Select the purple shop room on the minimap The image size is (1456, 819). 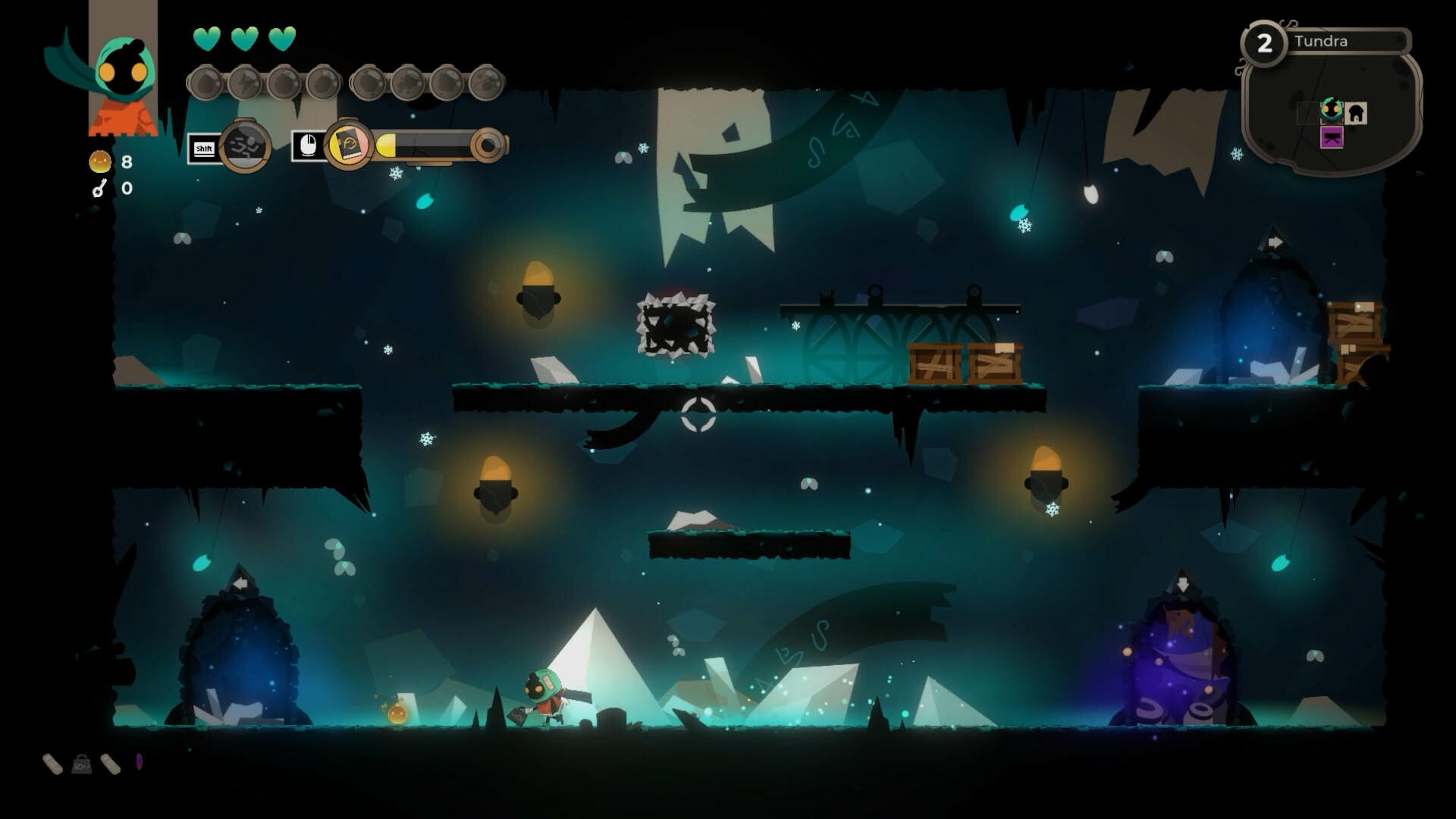[1332, 137]
